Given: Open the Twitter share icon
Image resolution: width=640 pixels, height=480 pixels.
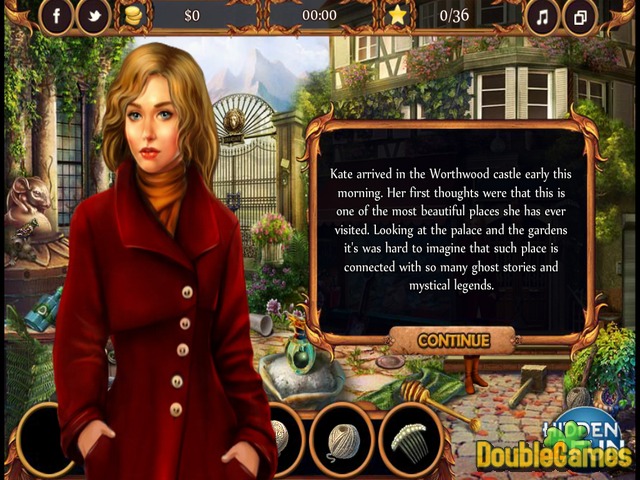Looking at the screenshot, I should click(x=93, y=16).
